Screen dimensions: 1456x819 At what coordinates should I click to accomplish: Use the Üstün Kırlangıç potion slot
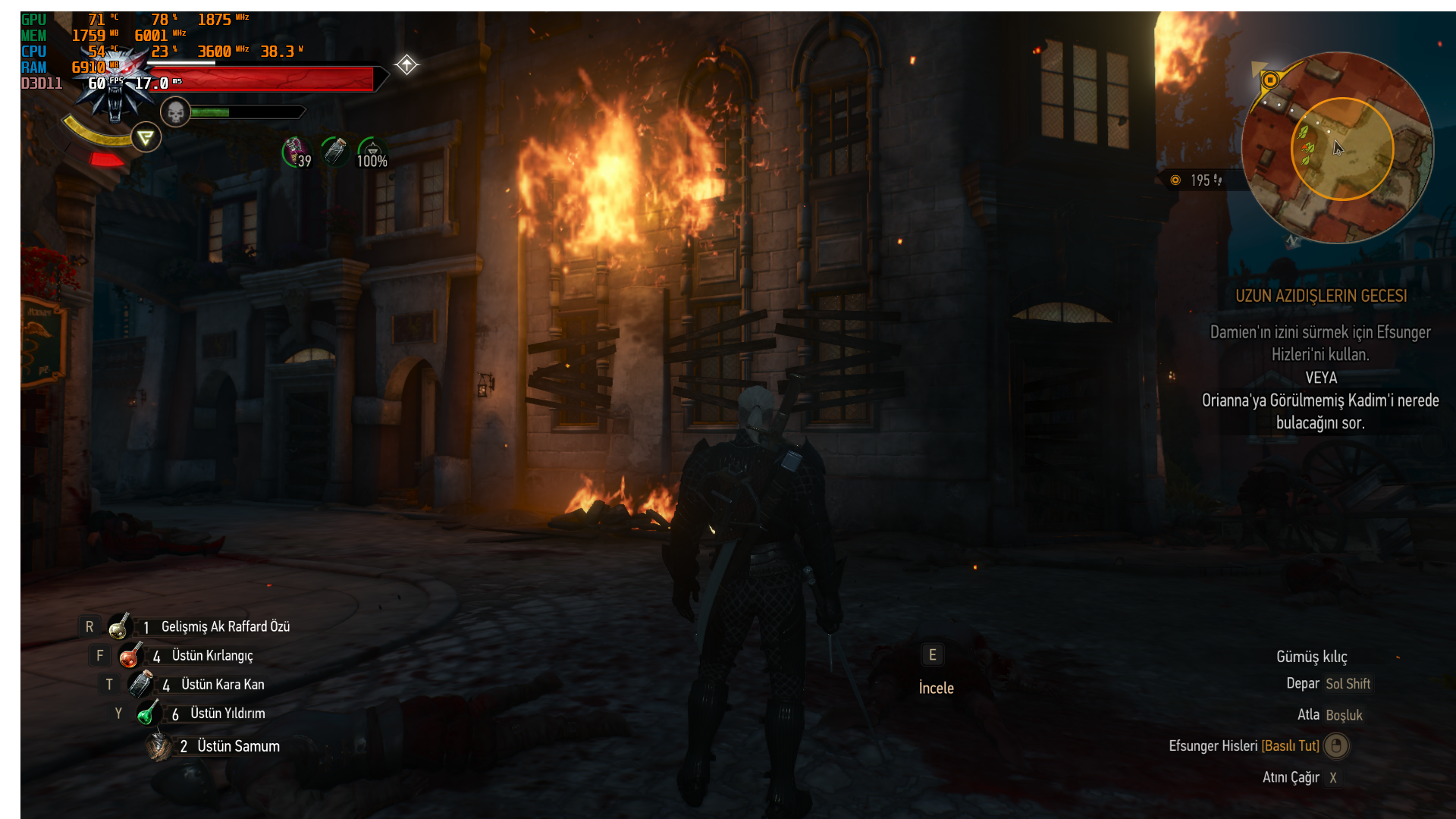tap(130, 655)
